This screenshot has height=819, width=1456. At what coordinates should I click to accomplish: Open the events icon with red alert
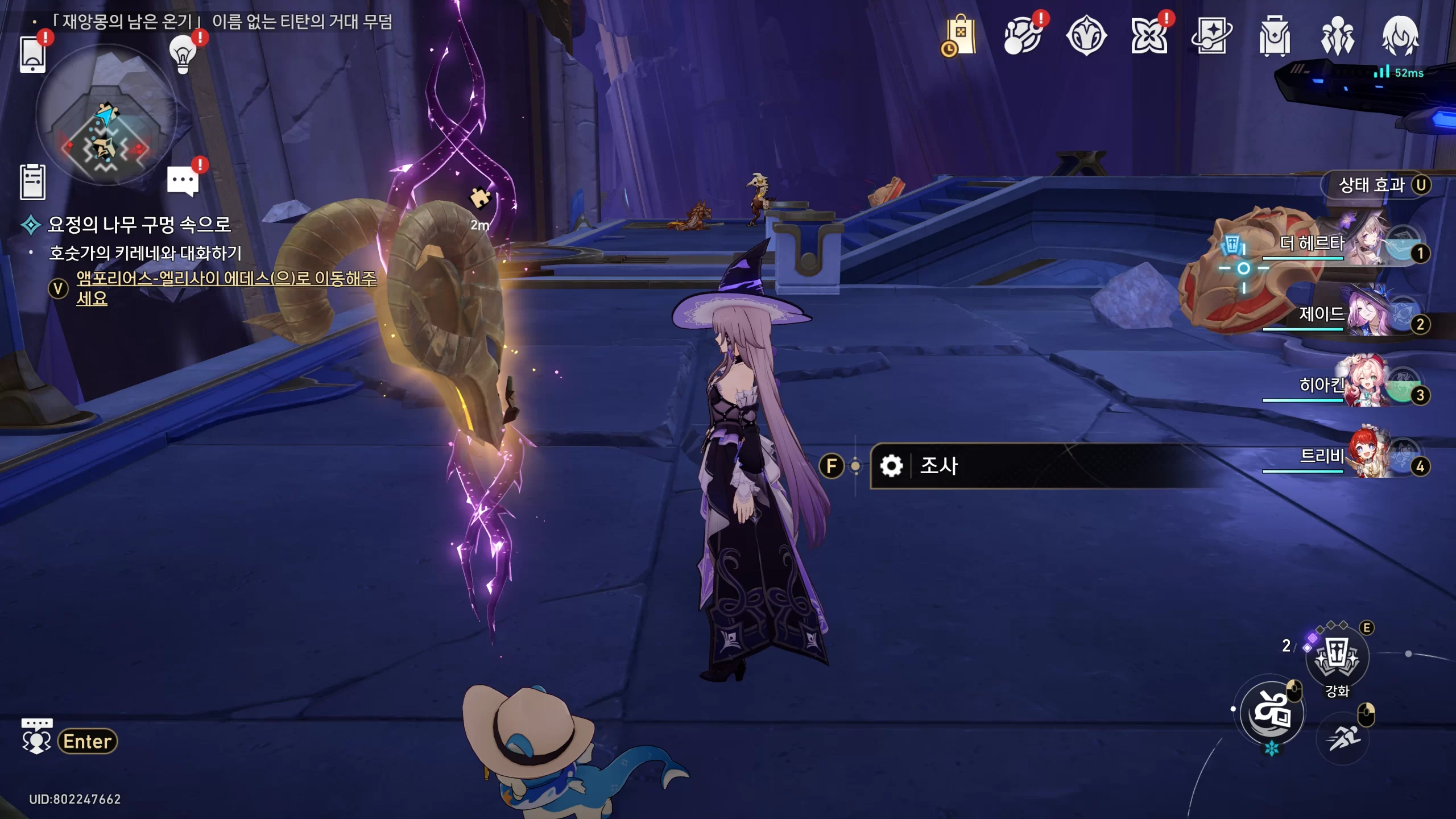click(x=1023, y=36)
